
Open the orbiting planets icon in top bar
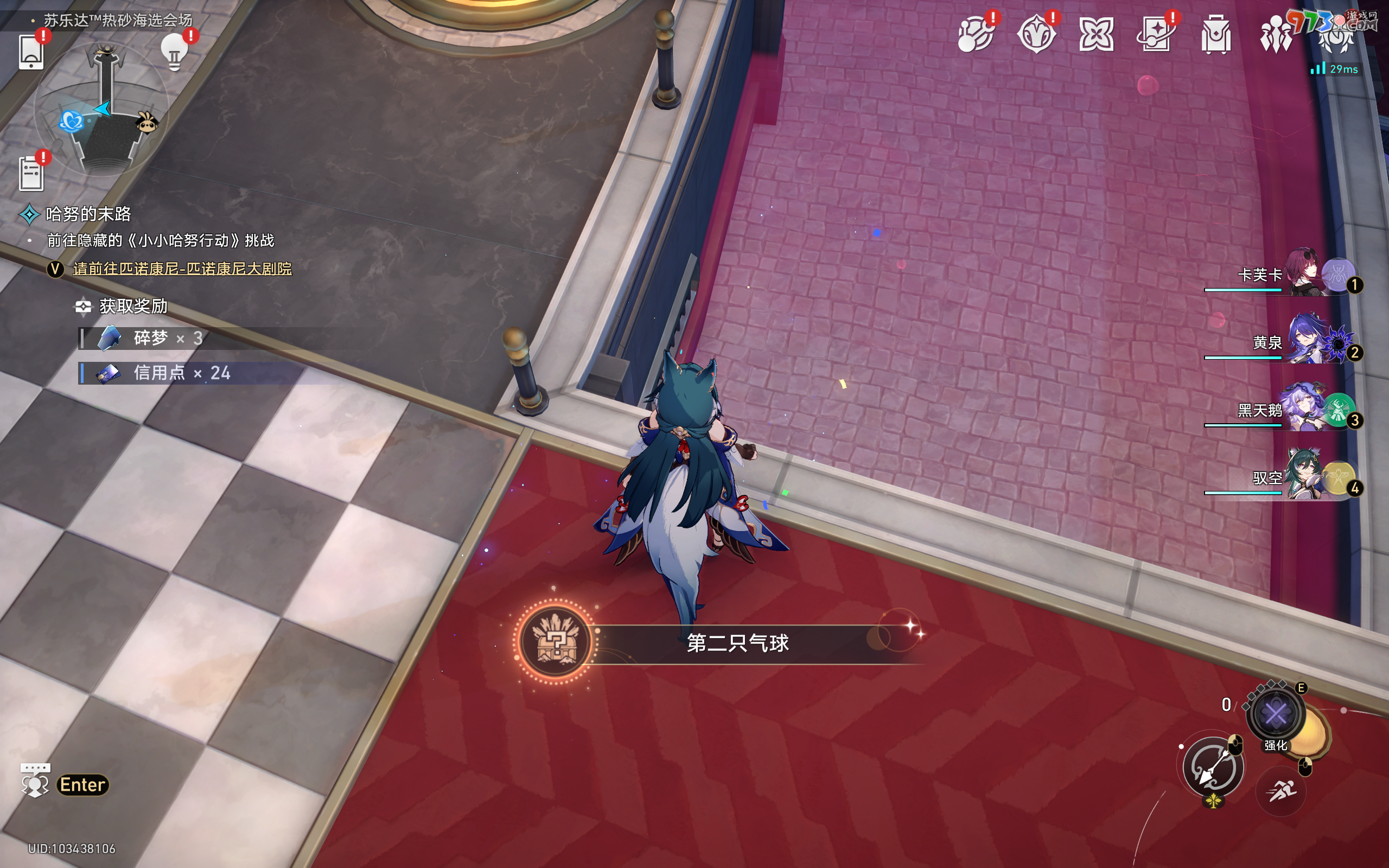[976, 34]
